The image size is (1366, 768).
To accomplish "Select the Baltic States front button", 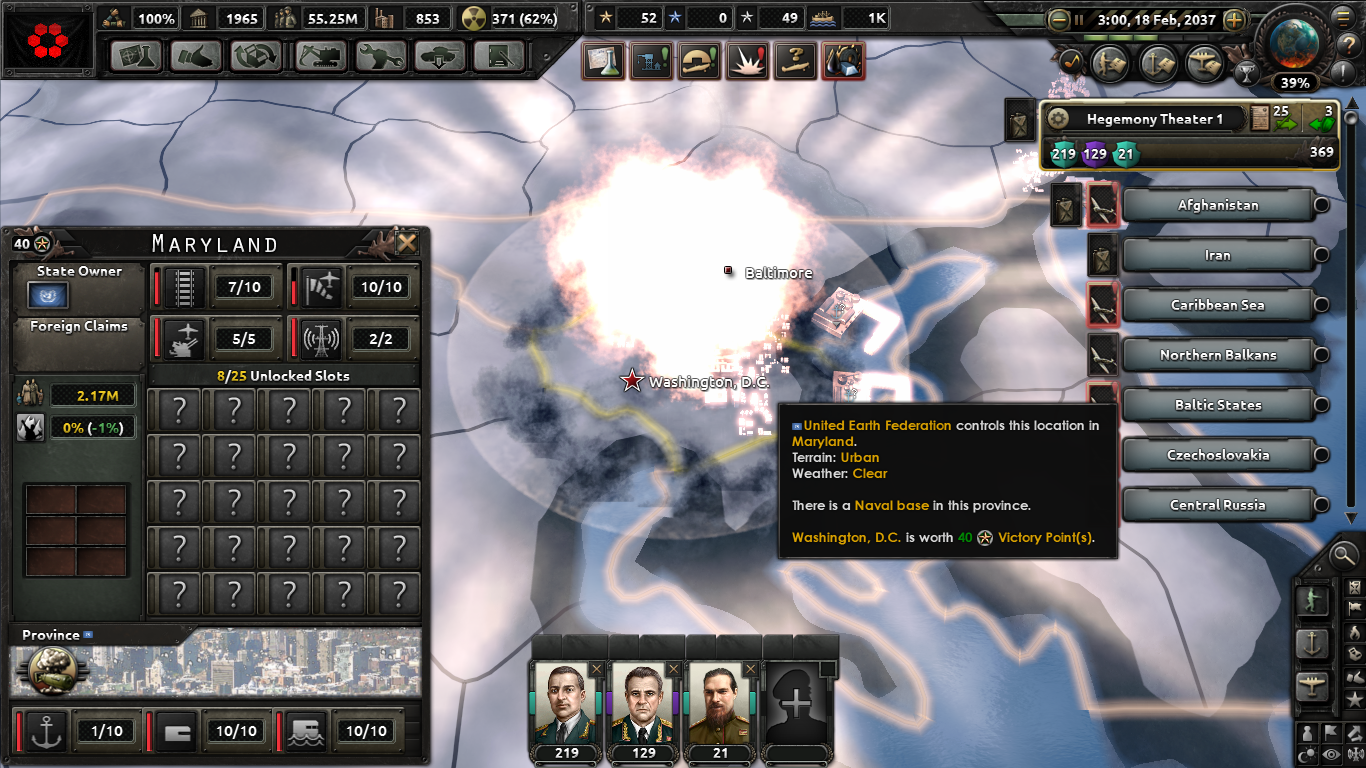I will click(x=1218, y=404).
